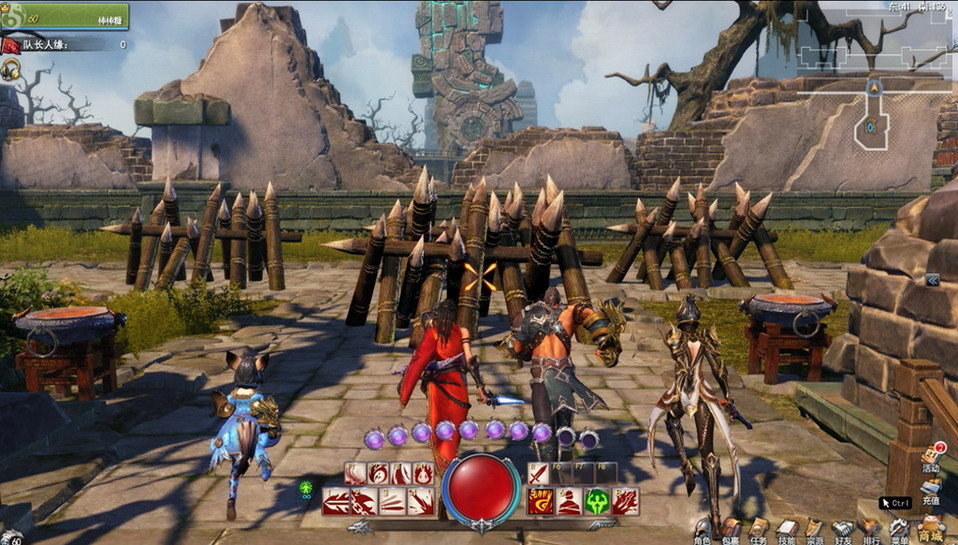Viewport: 958px width, 545px height.
Task: Activate the green trident skill icon
Action: [x=598, y=501]
